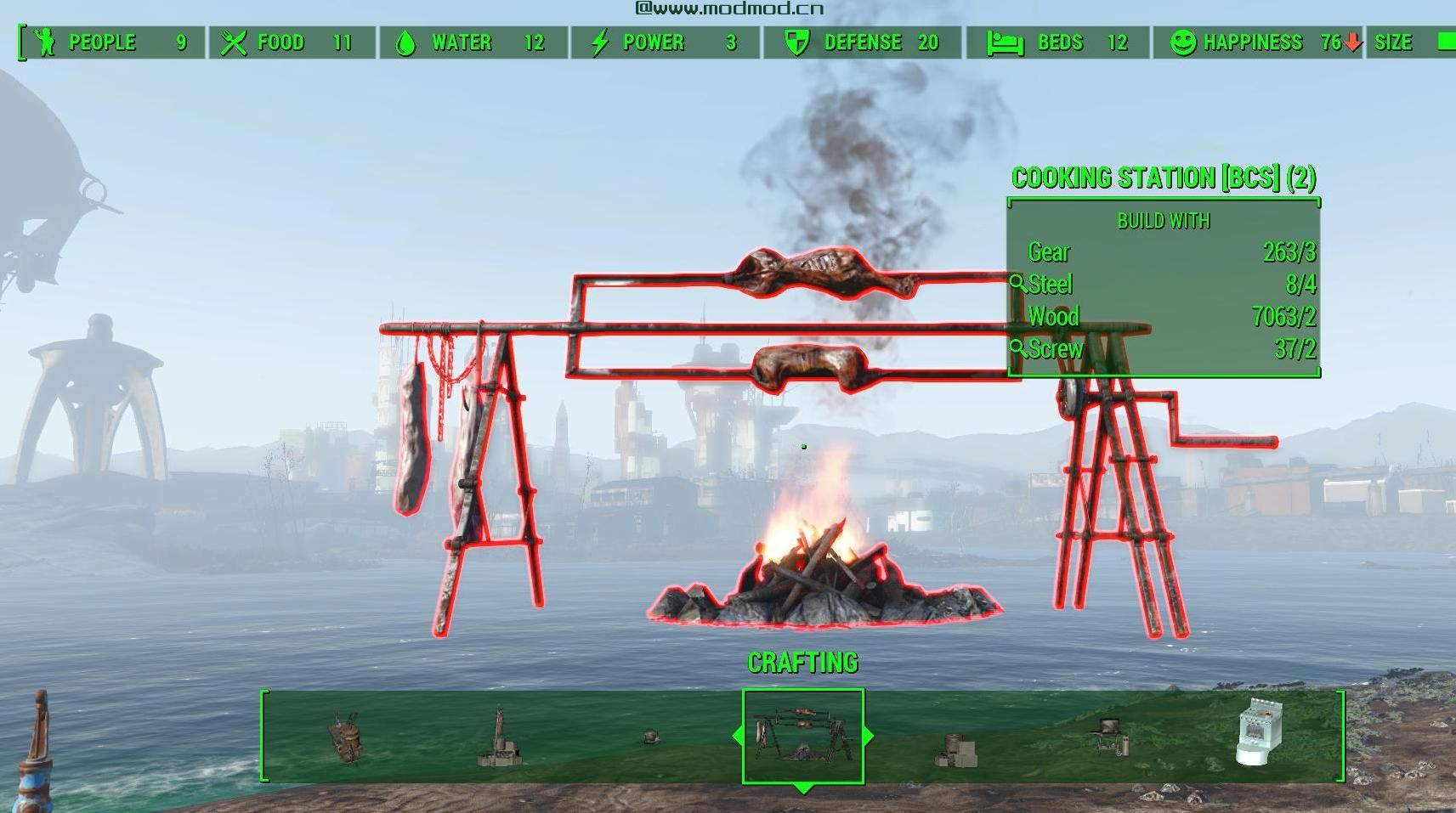This screenshot has width=1456, height=813.
Task: Pick the grill with pot cooking station
Action: [1108, 736]
